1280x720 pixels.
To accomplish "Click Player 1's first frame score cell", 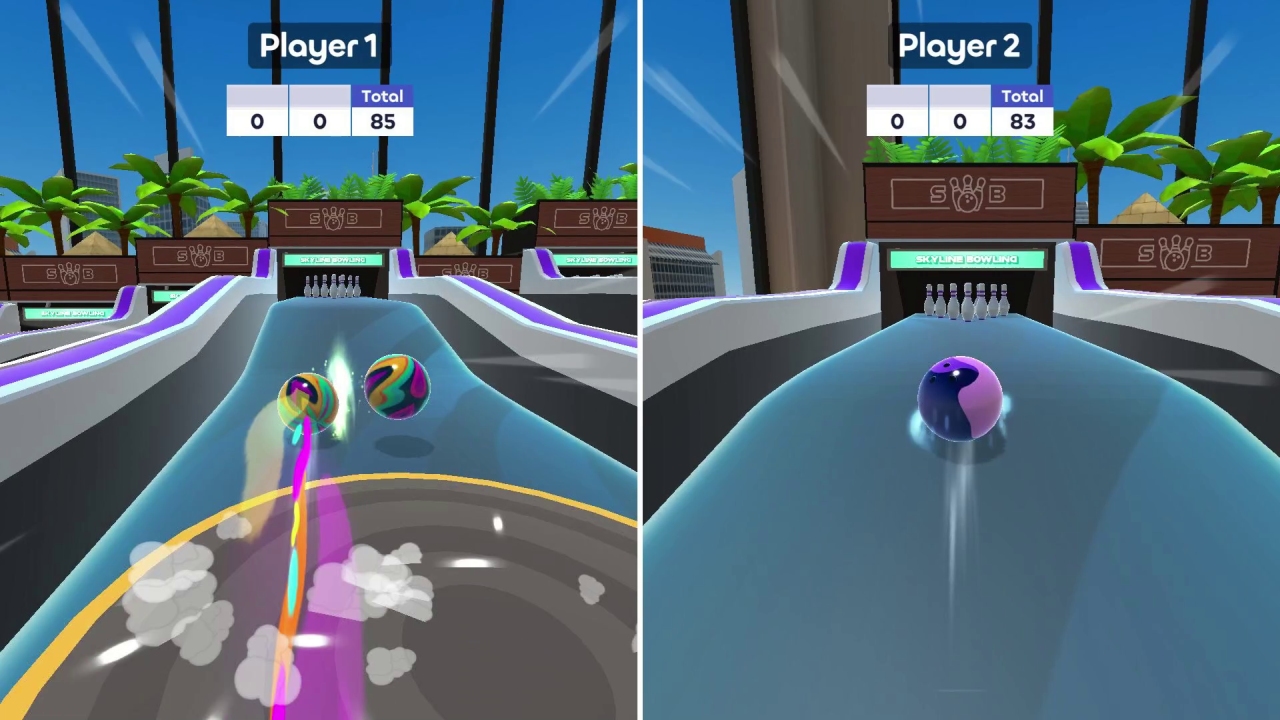I will [256, 121].
